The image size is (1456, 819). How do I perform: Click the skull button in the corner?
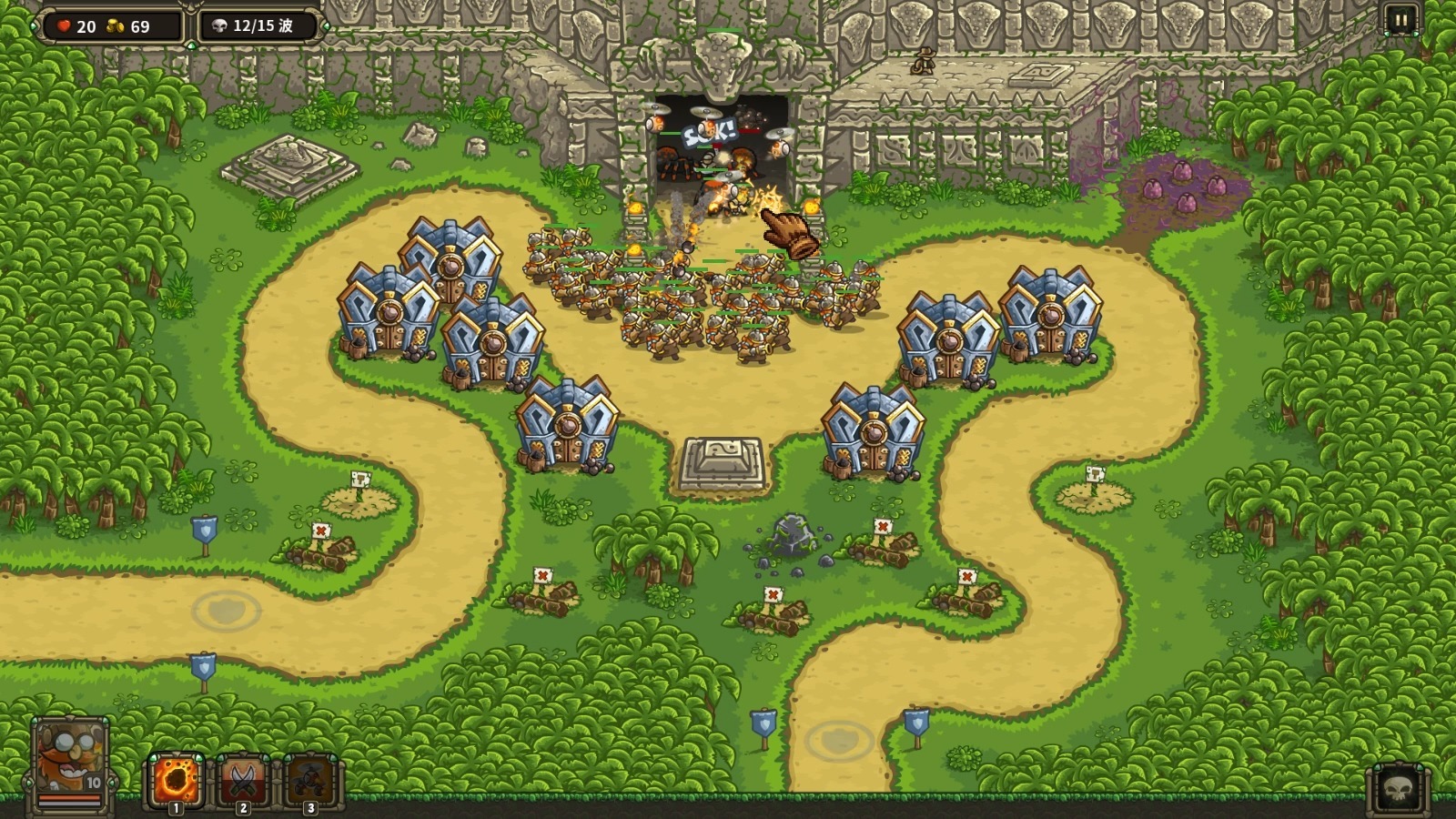[x=1399, y=789]
